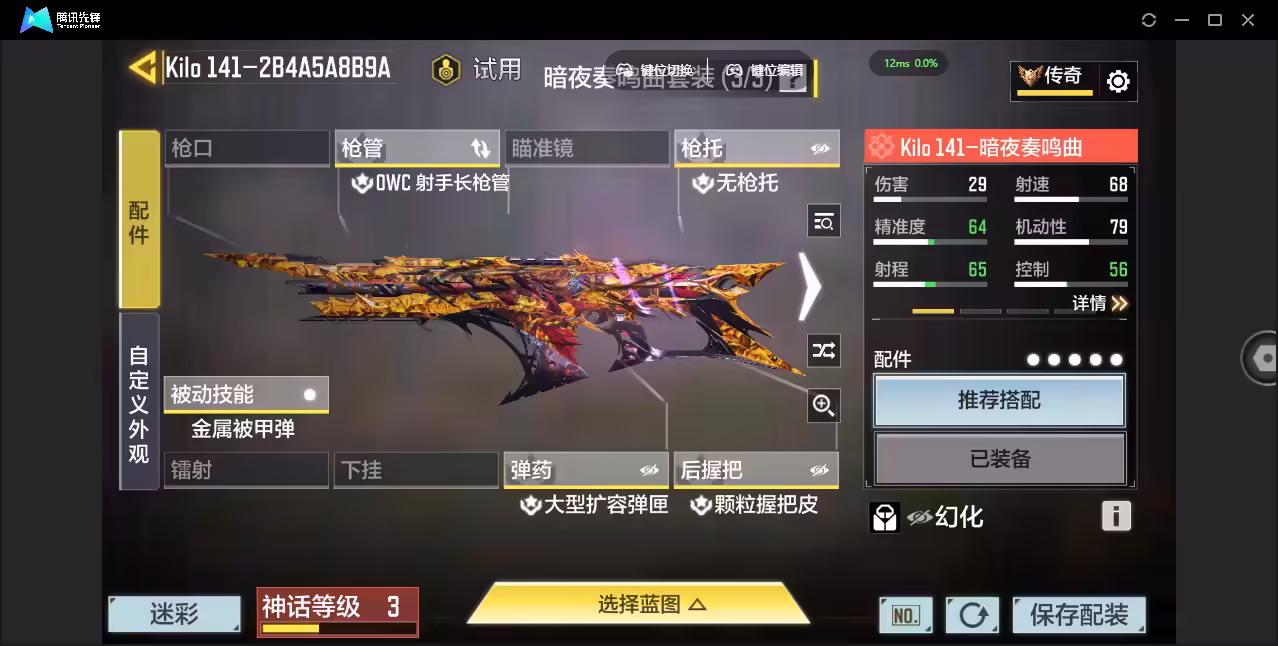The height and width of the screenshot is (646, 1278).
Task: Open the 被动技能 perk slot
Action: coord(246,394)
